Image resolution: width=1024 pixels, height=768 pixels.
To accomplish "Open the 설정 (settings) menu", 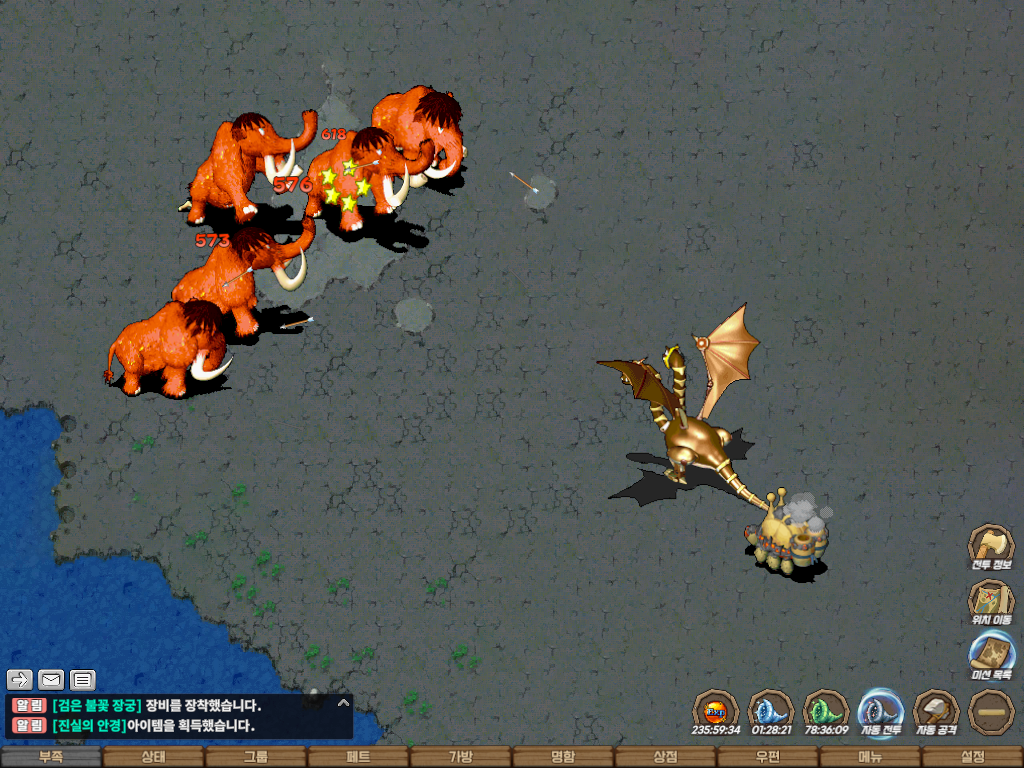I will coord(972,757).
